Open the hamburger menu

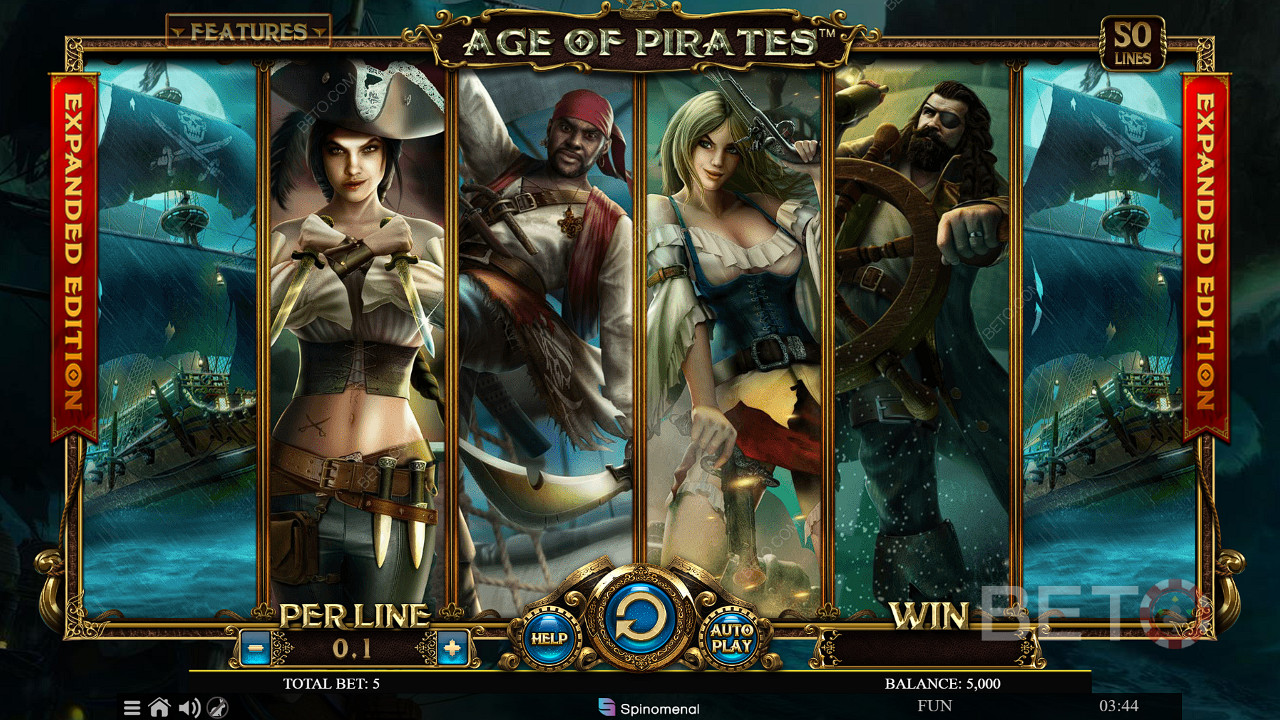(x=132, y=708)
